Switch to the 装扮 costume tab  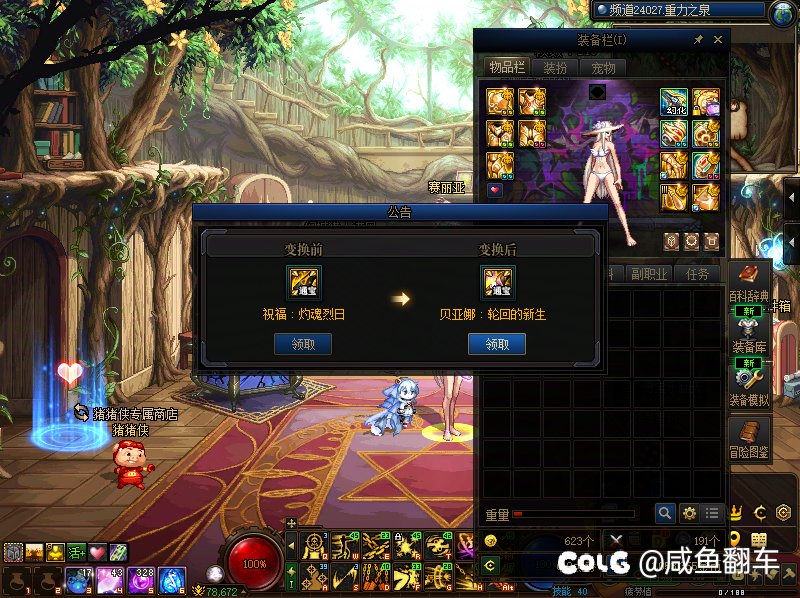pyautogui.click(x=555, y=68)
